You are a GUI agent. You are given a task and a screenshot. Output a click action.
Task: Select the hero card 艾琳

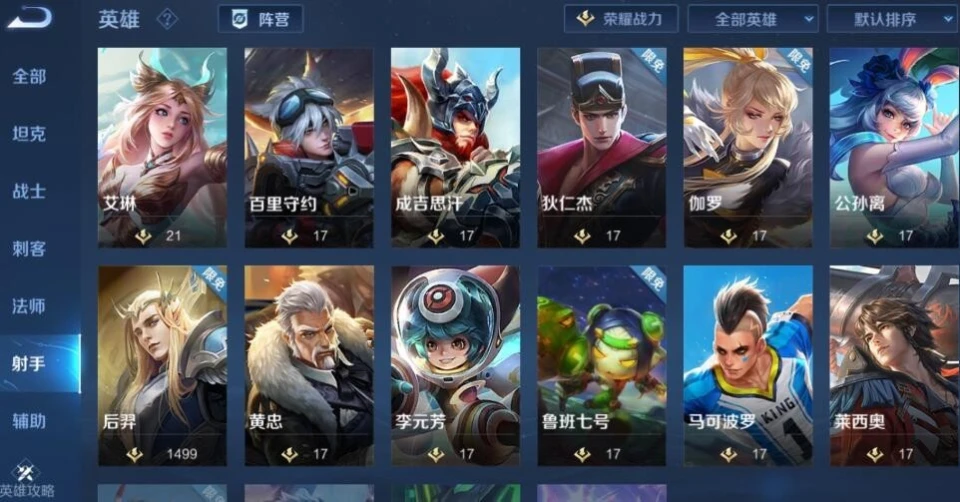[x=162, y=147]
